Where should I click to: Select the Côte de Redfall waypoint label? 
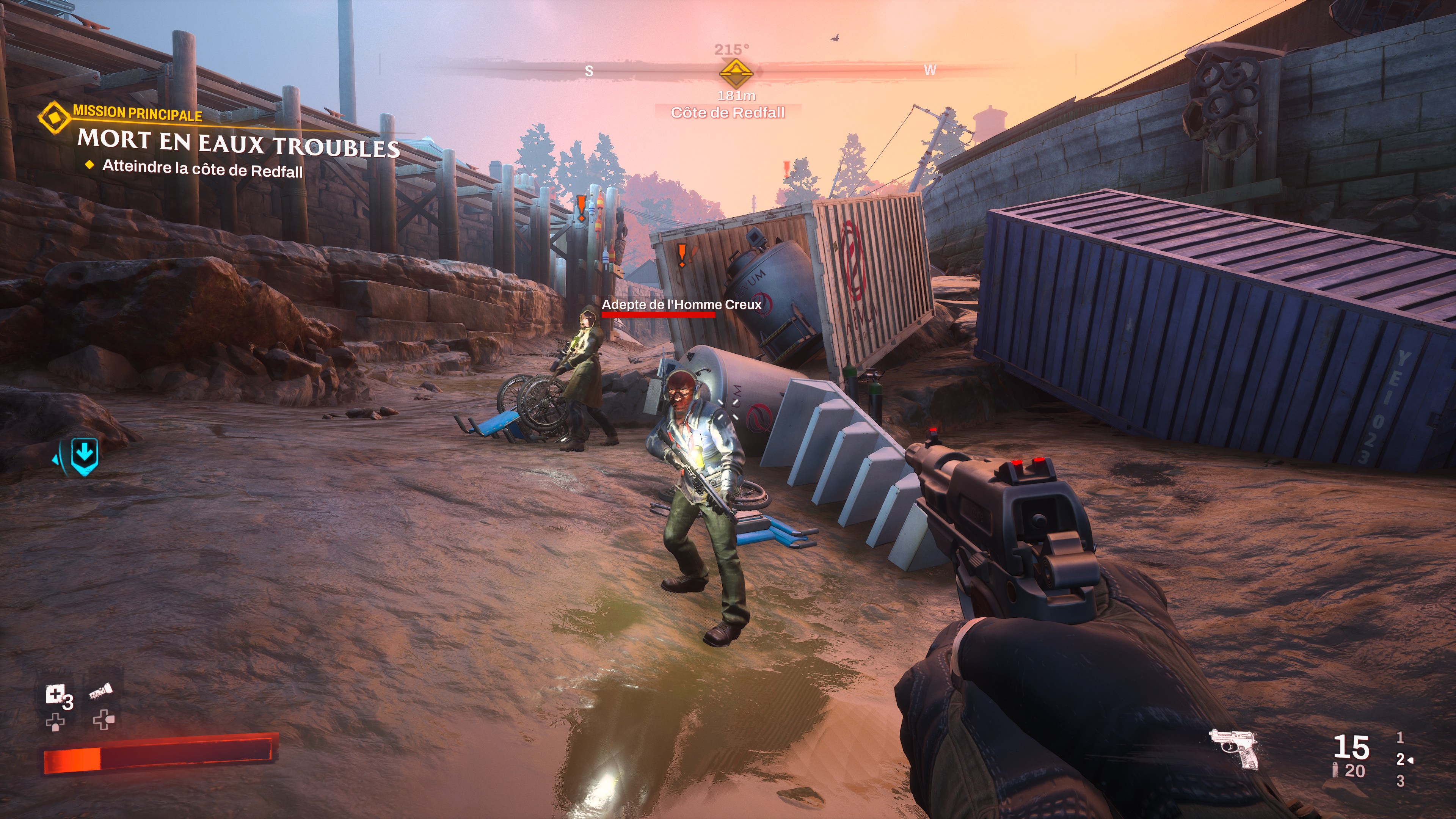[727, 113]
